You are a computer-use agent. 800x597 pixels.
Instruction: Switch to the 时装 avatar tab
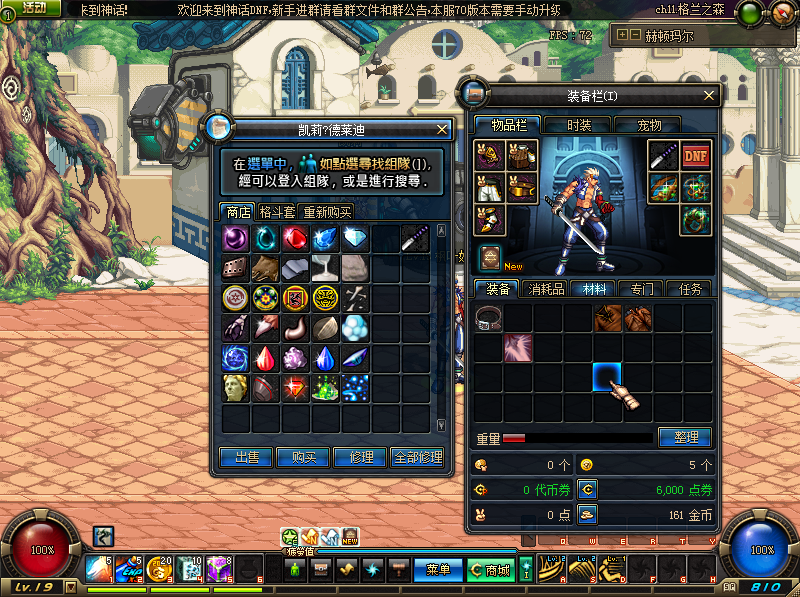point(579,125)
